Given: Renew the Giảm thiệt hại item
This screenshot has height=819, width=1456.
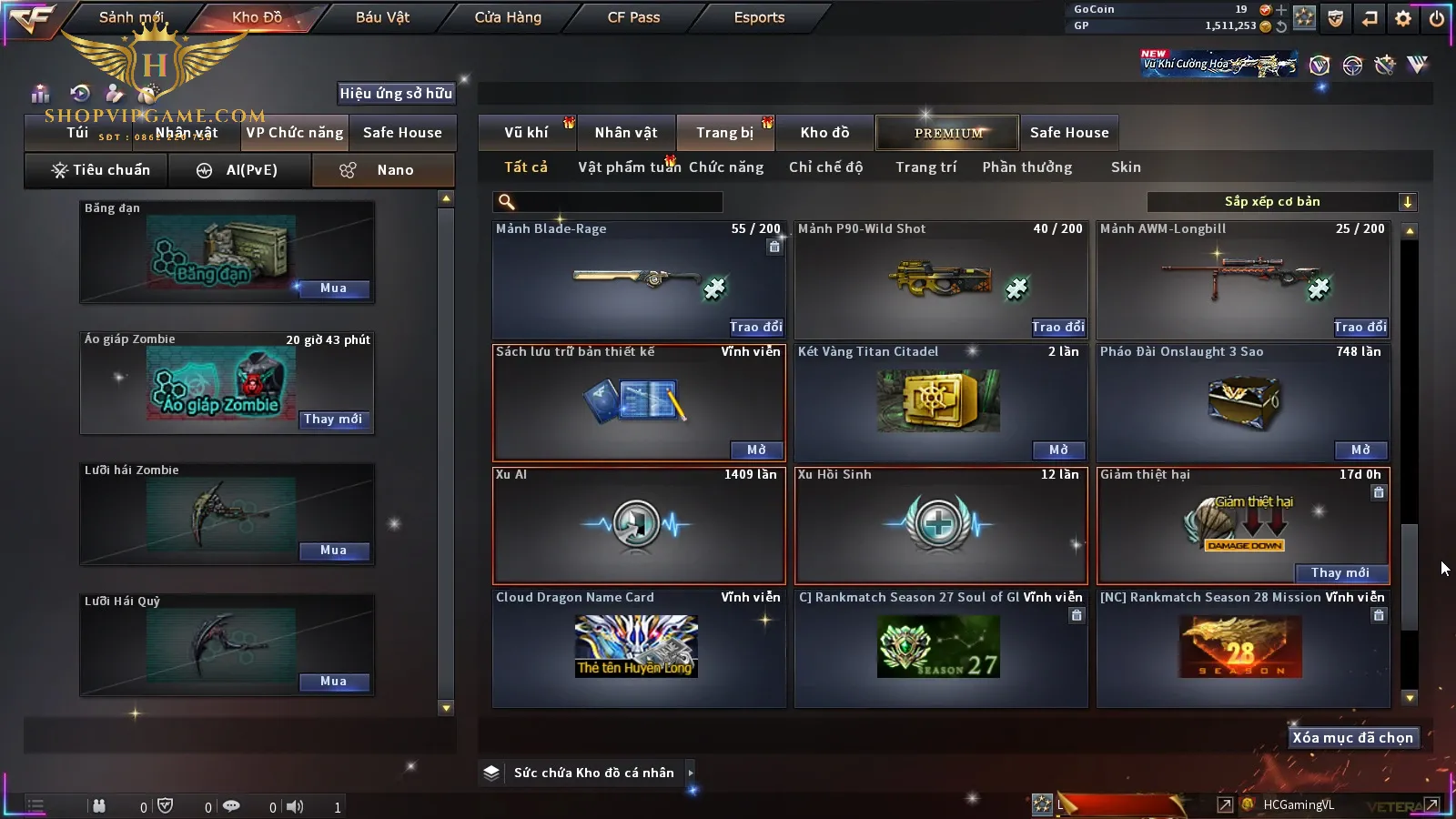Looking at the screenshot, I should 1340,572.
